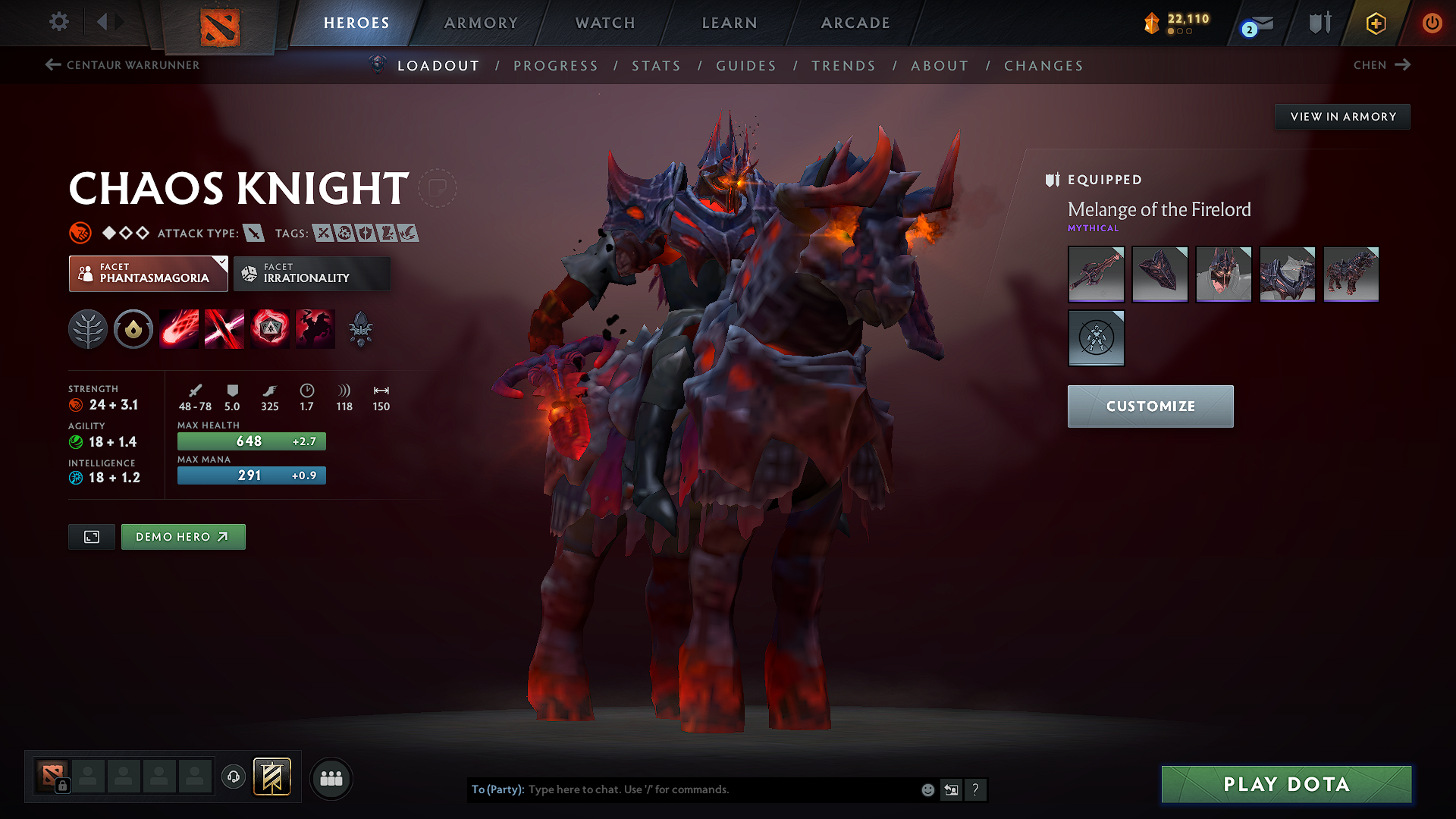Select the Chaos Bolt ability icon

click(x=178, y=328)
